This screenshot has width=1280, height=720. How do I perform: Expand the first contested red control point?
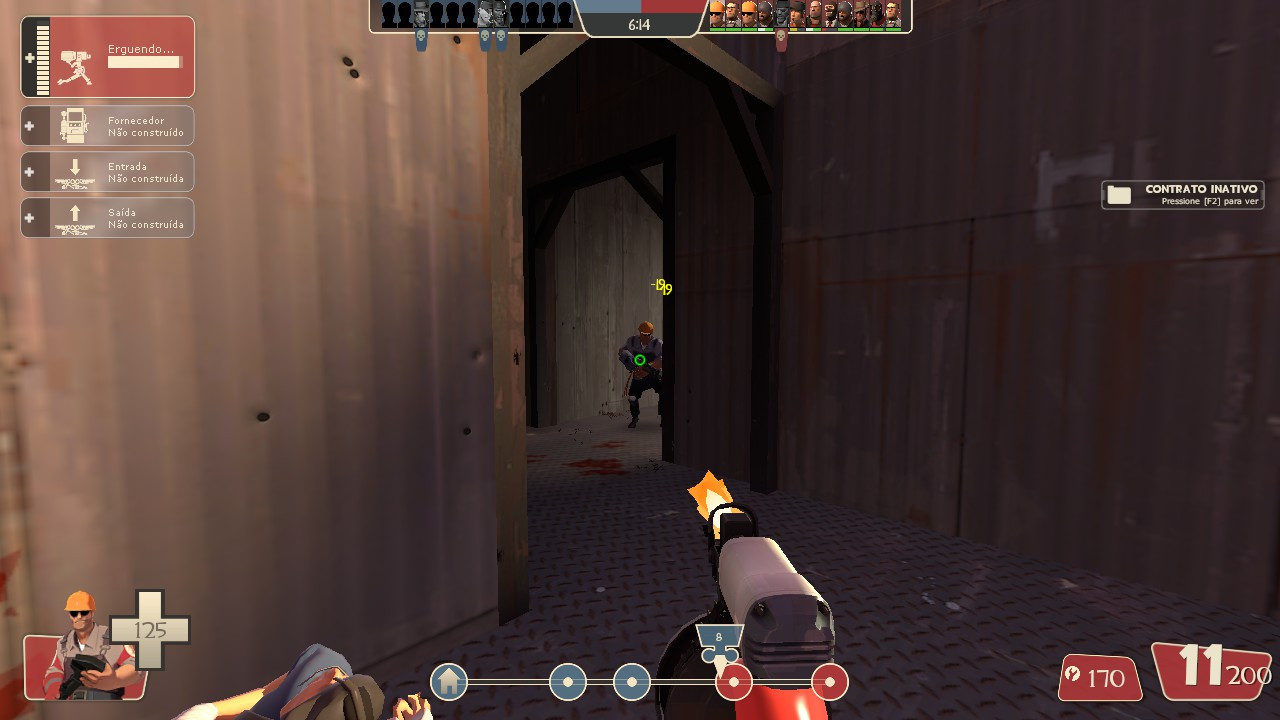[x=736, y=682]
